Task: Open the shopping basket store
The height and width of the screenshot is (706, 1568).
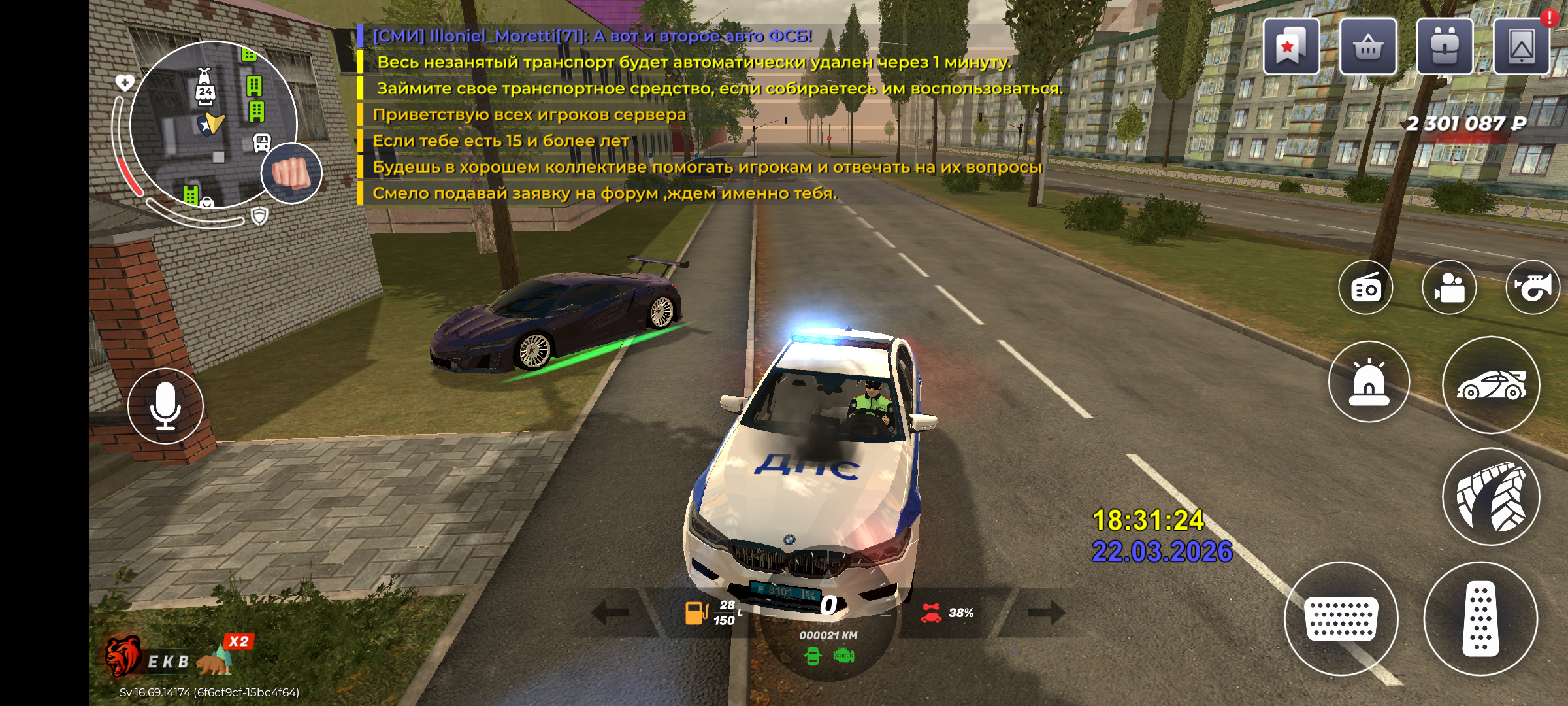Action: click(x=1368, y=47)
